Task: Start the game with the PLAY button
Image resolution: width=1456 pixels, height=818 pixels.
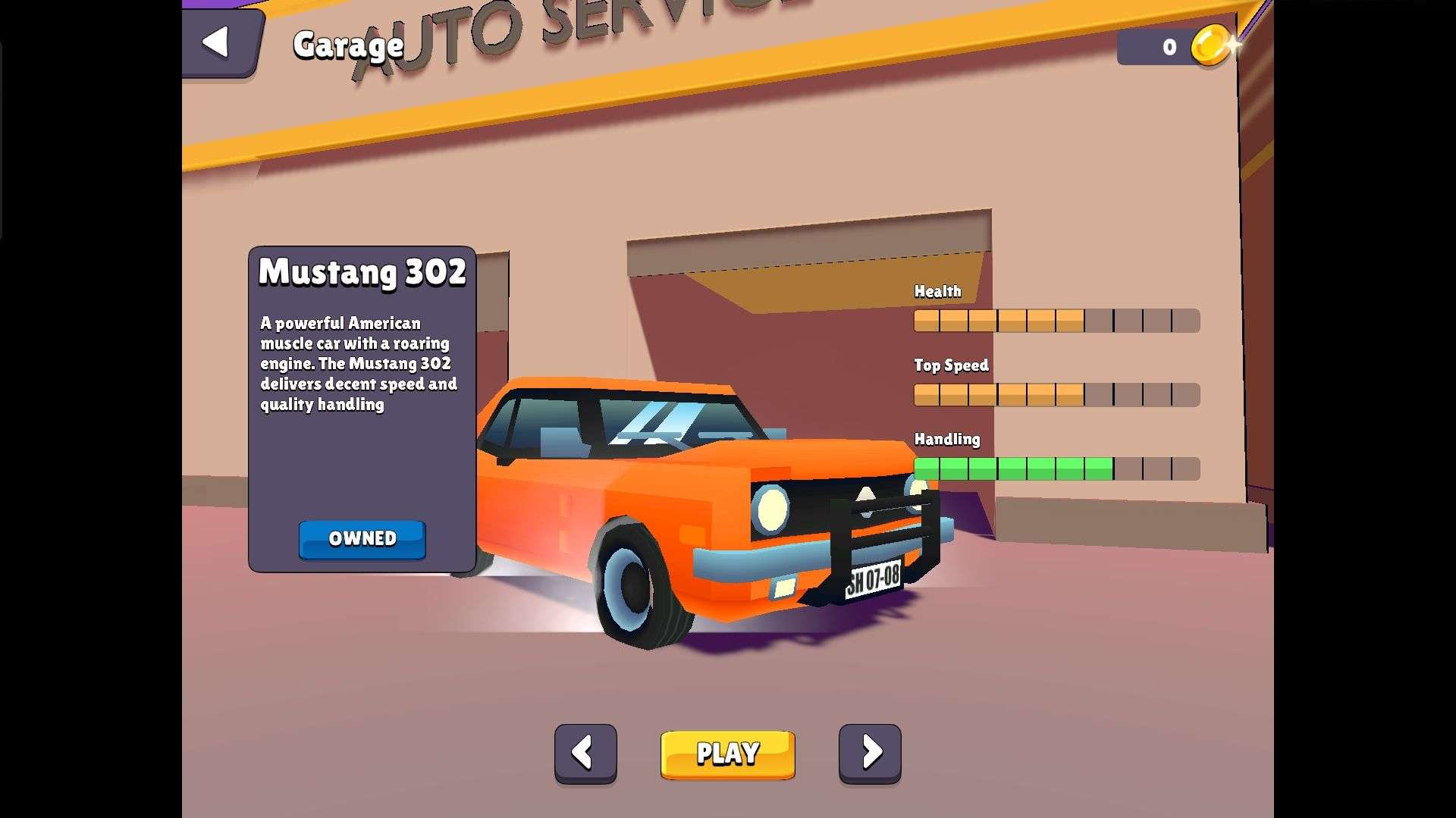Action: (x=727, y=754)
